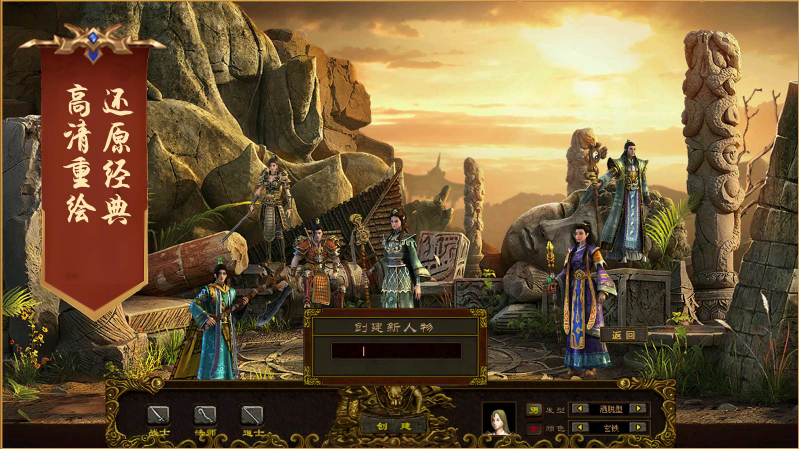Switch to next hairstyle with right arrow
The height and width of the screenshot is (449, 799).
pyautogui.click(x=639, y=409)
